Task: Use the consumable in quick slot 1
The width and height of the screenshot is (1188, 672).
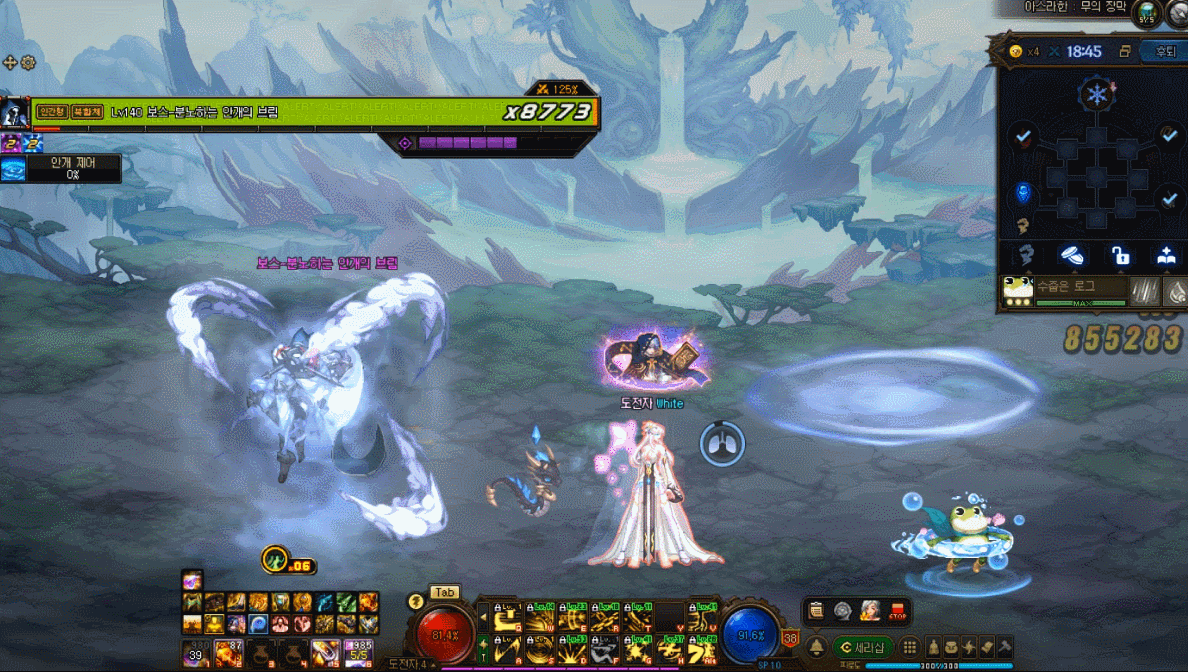Action: [196, 654]
